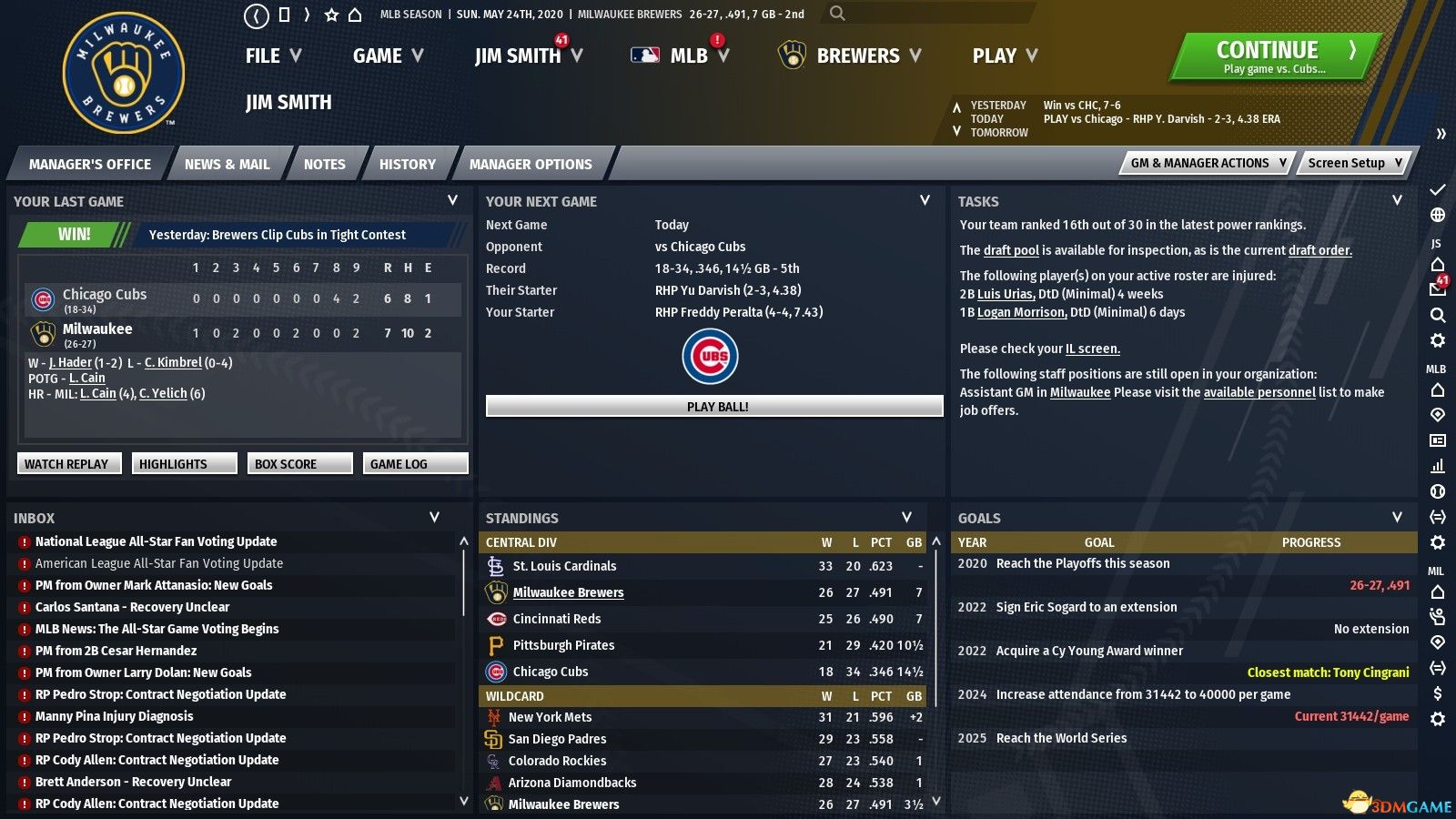1456x819 pixels.
Task: Expand GM & Manager Actions dropdown
Action: [x=1208, y=163]
